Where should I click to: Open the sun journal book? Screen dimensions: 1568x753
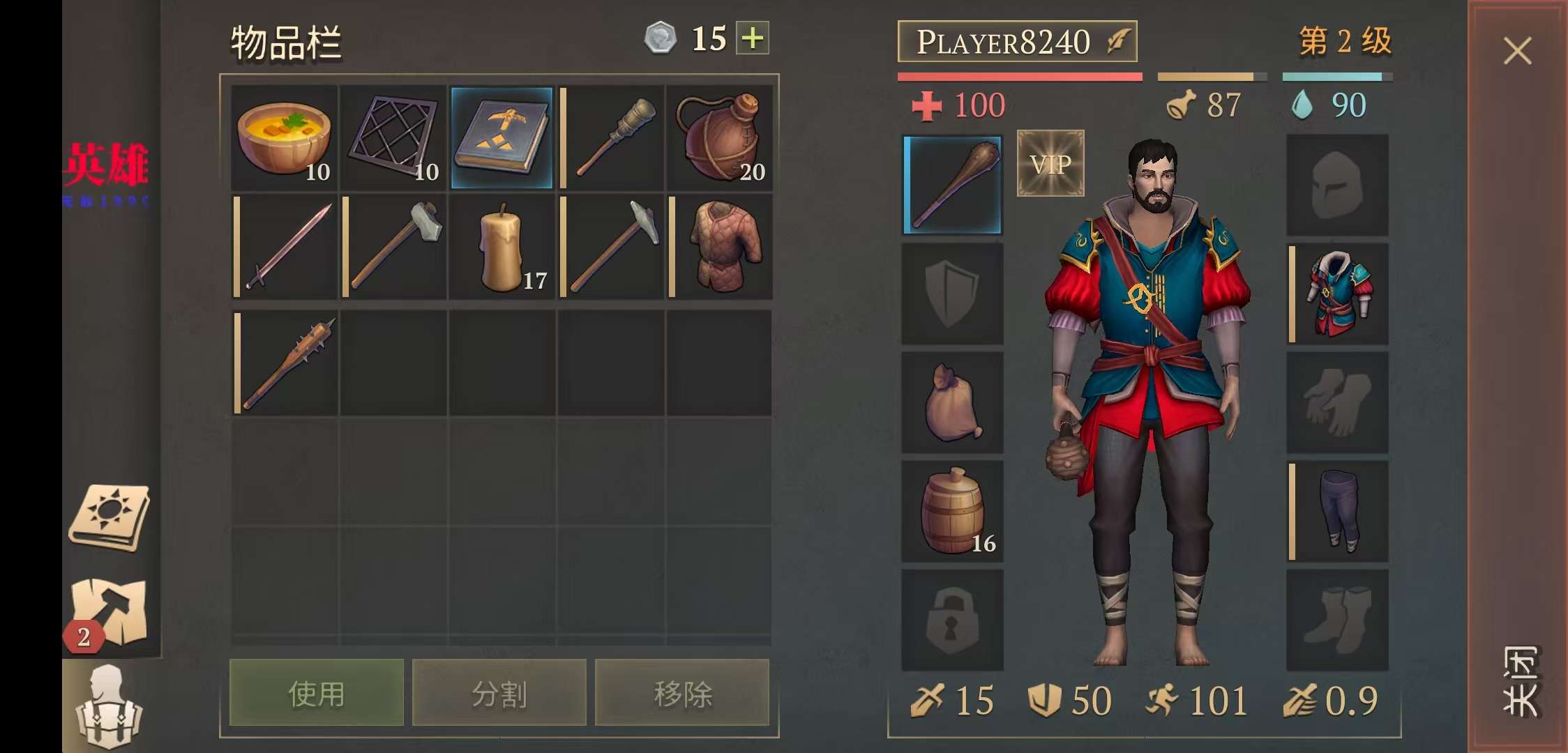(x=110, y=517)
